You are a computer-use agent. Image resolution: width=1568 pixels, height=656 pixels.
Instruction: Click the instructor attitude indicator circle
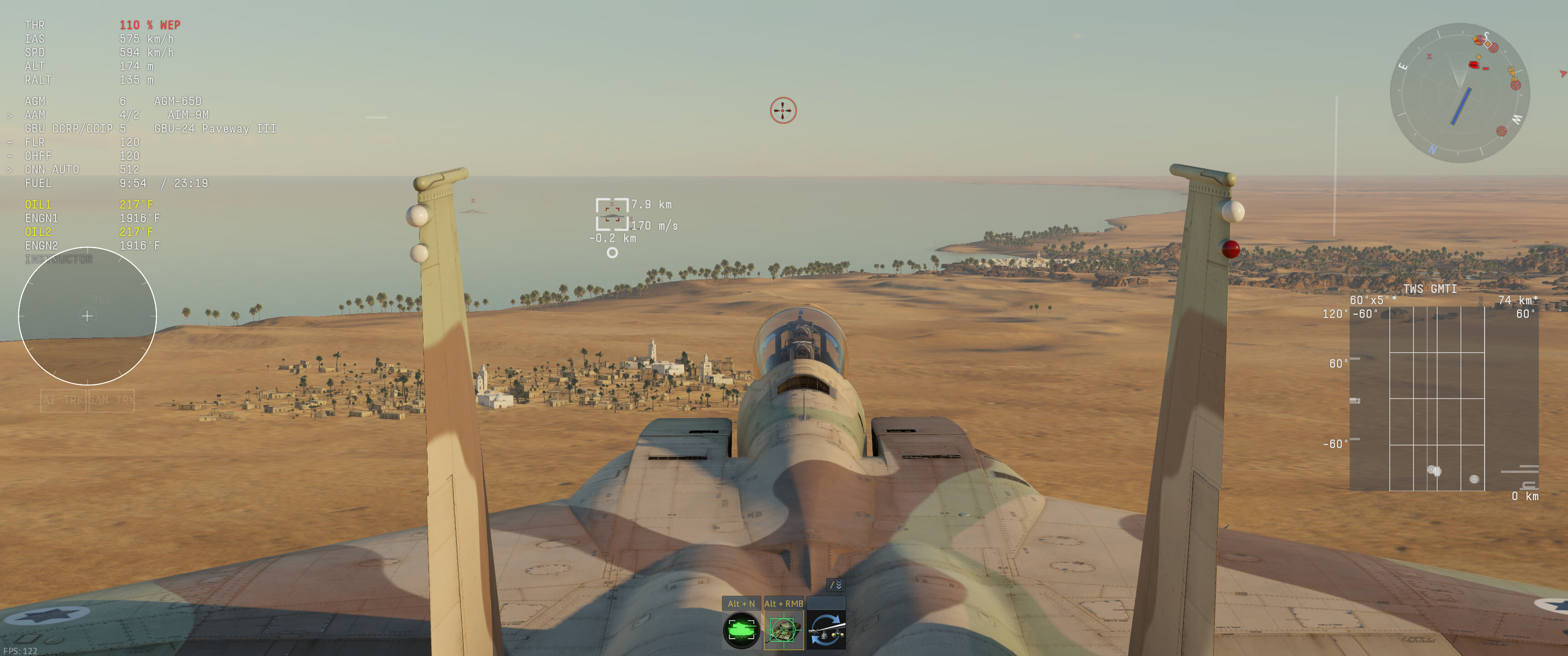87,316
